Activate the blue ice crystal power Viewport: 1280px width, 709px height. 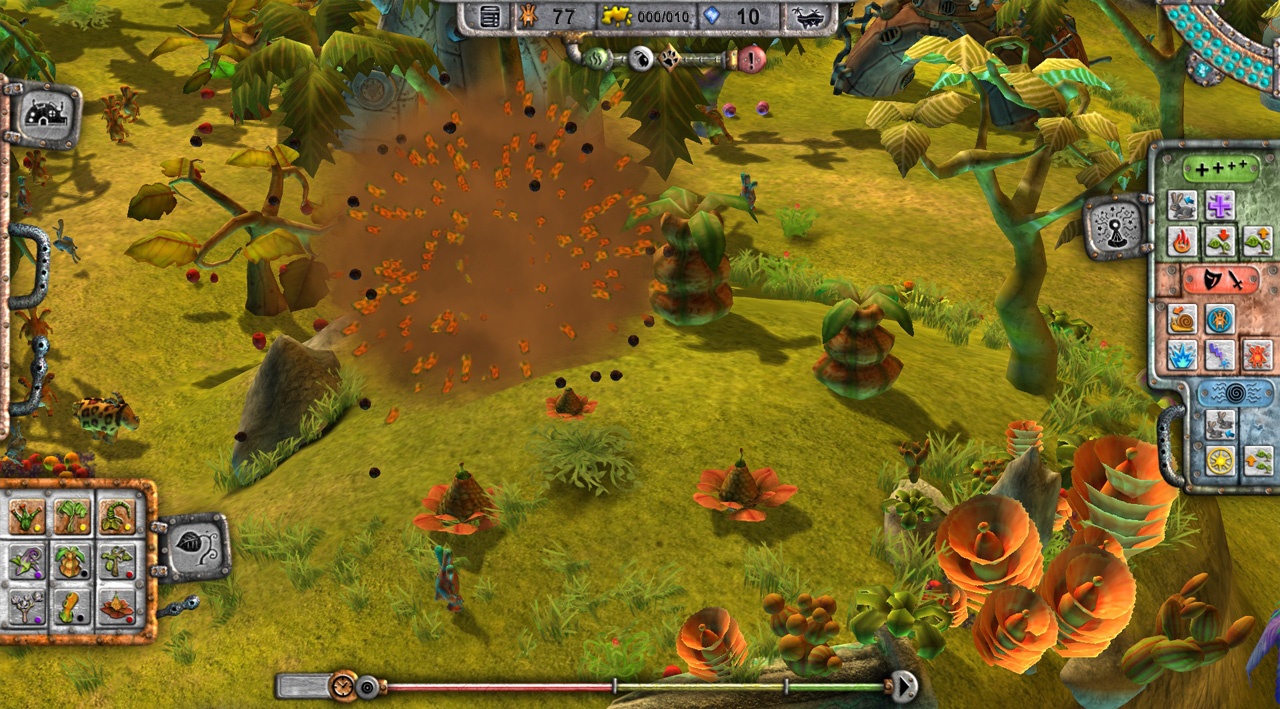tap(1182, 354)
